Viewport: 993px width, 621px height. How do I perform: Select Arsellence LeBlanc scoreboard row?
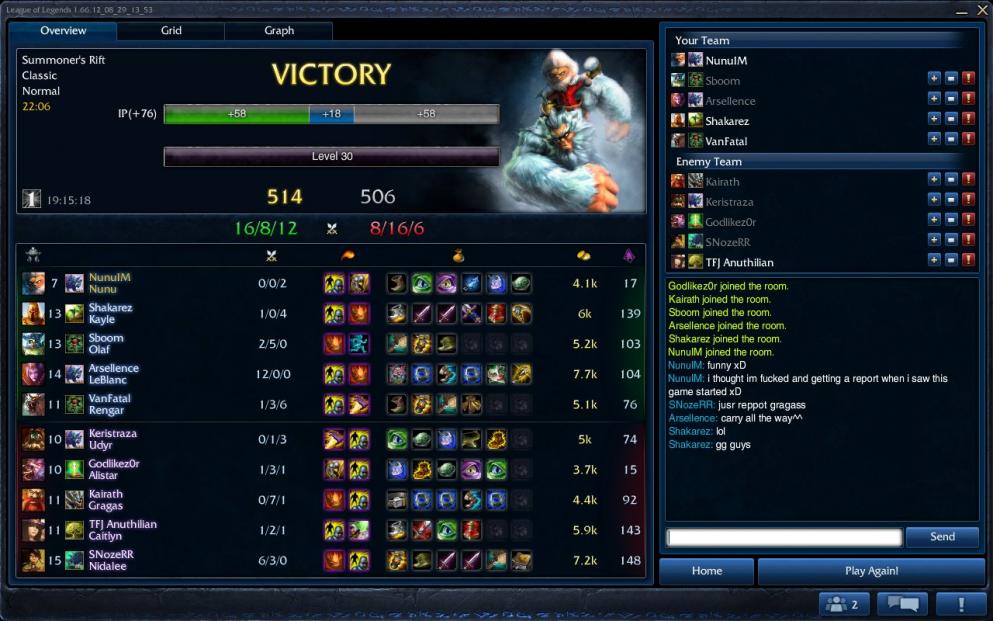pyautogui.click(x=330, y=374)
